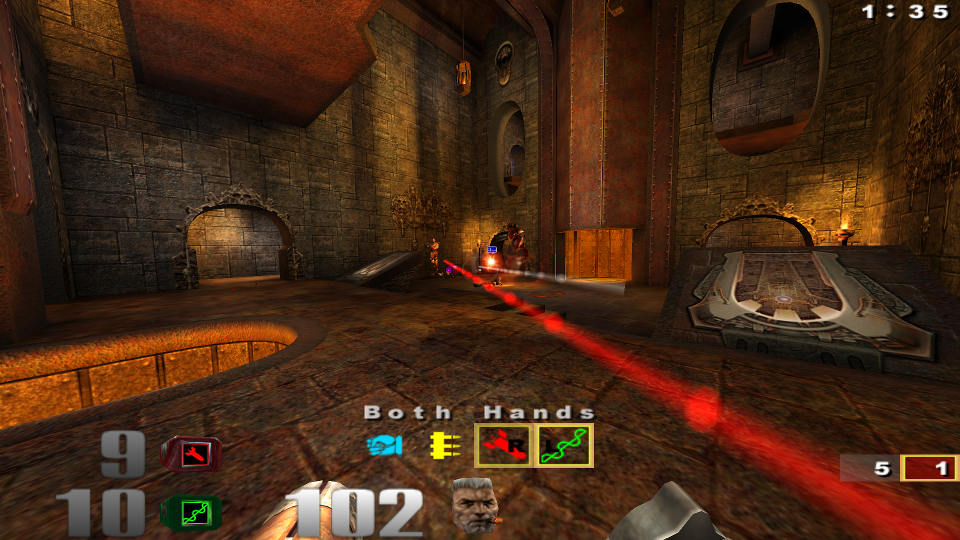Choose the yellow machine gun weapon icon
The height and width of the screenshot is (540, 960).
pyautogui.click(x=441, y=445)
